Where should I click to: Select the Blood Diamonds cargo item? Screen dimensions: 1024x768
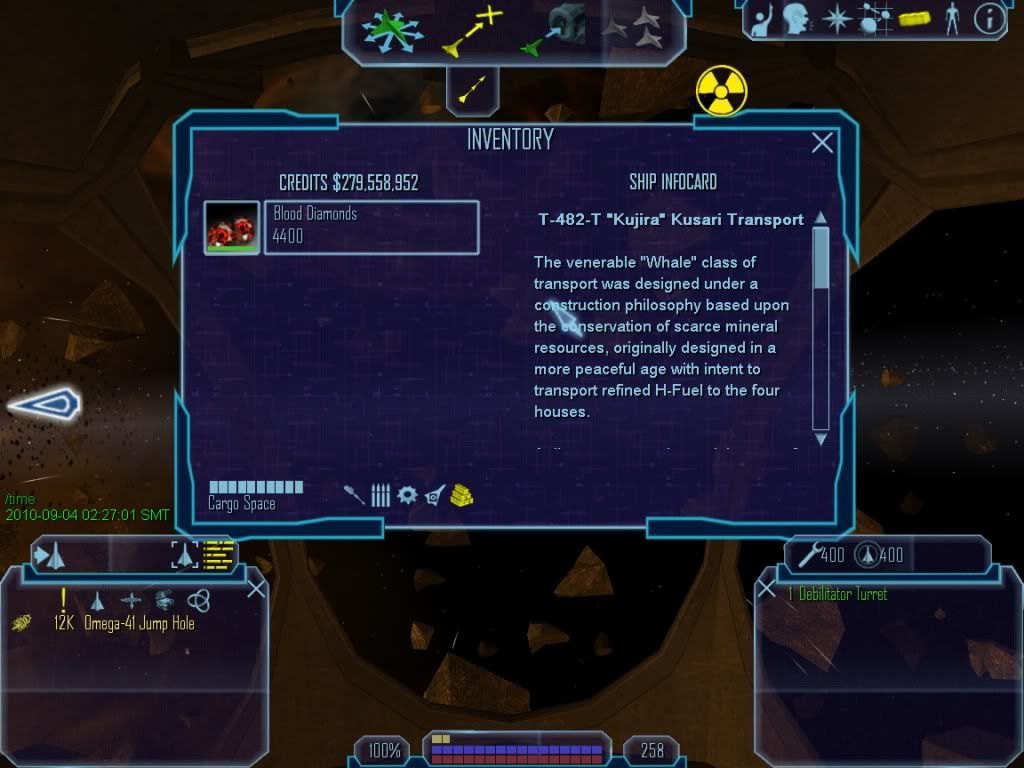tap(370, 227)
